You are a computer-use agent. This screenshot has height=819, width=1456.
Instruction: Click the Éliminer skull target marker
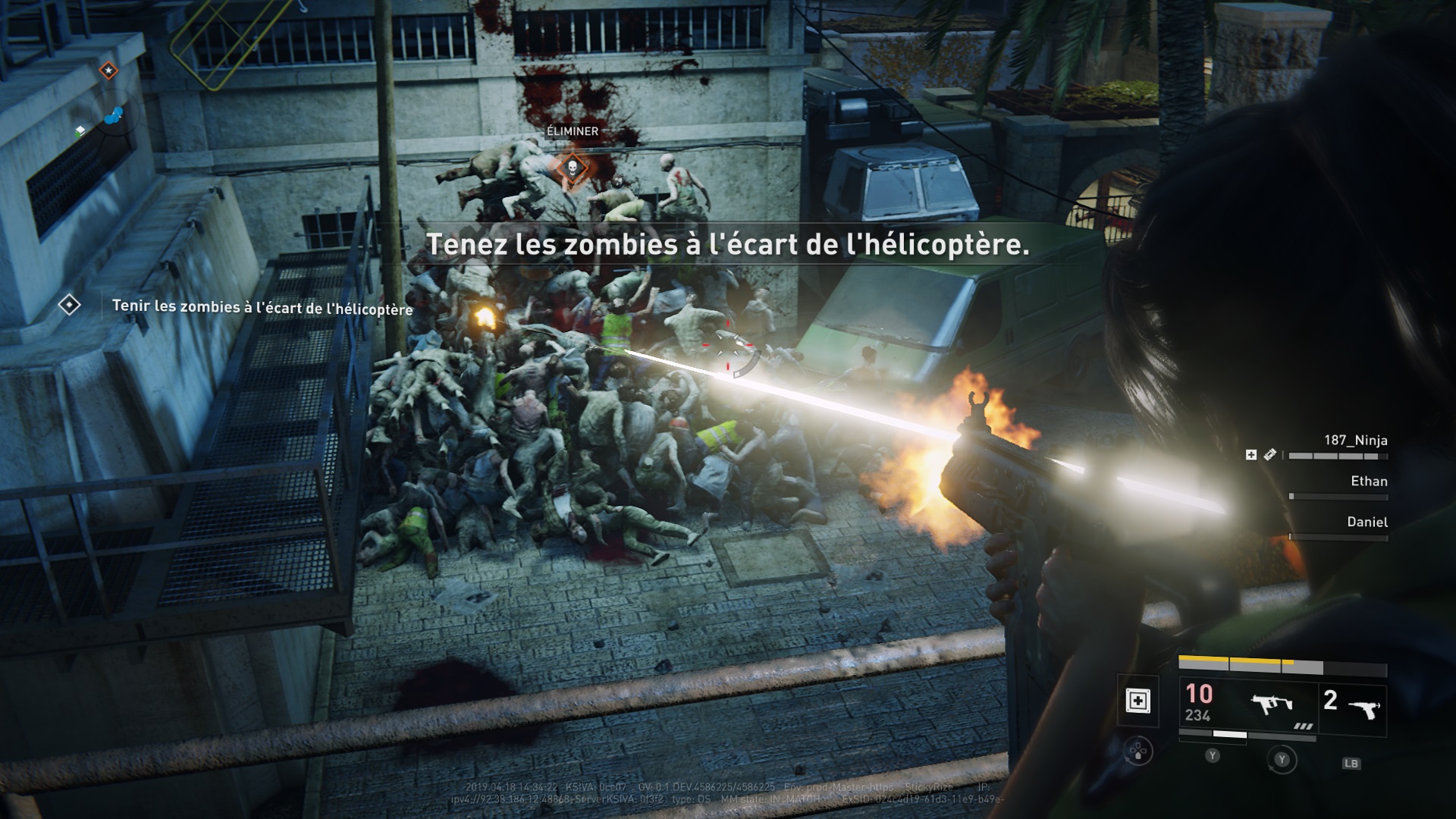tap(573, 166)
